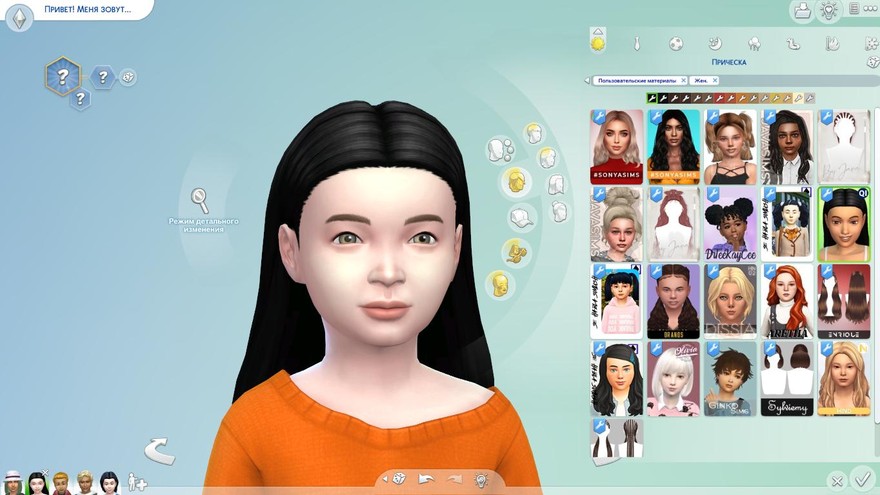880x495 pixels.
Task: Select the red hair color swatch
Action: [719, 99]
